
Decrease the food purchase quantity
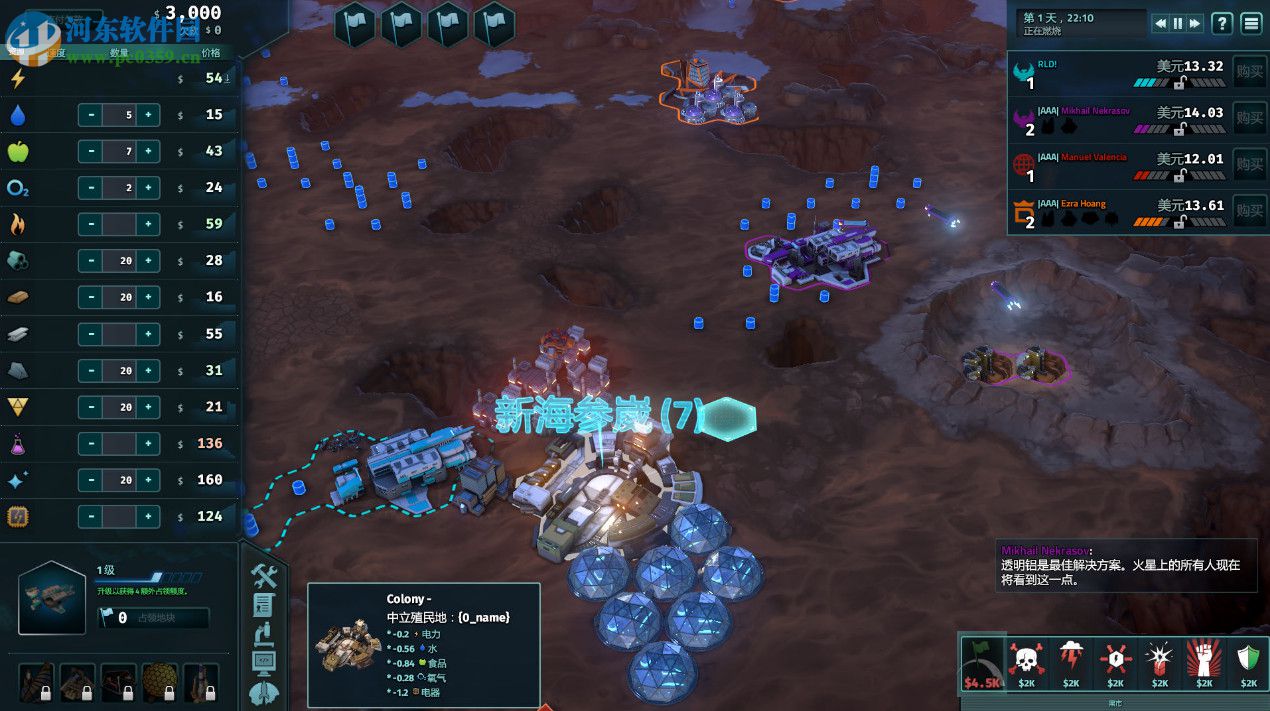91,151
